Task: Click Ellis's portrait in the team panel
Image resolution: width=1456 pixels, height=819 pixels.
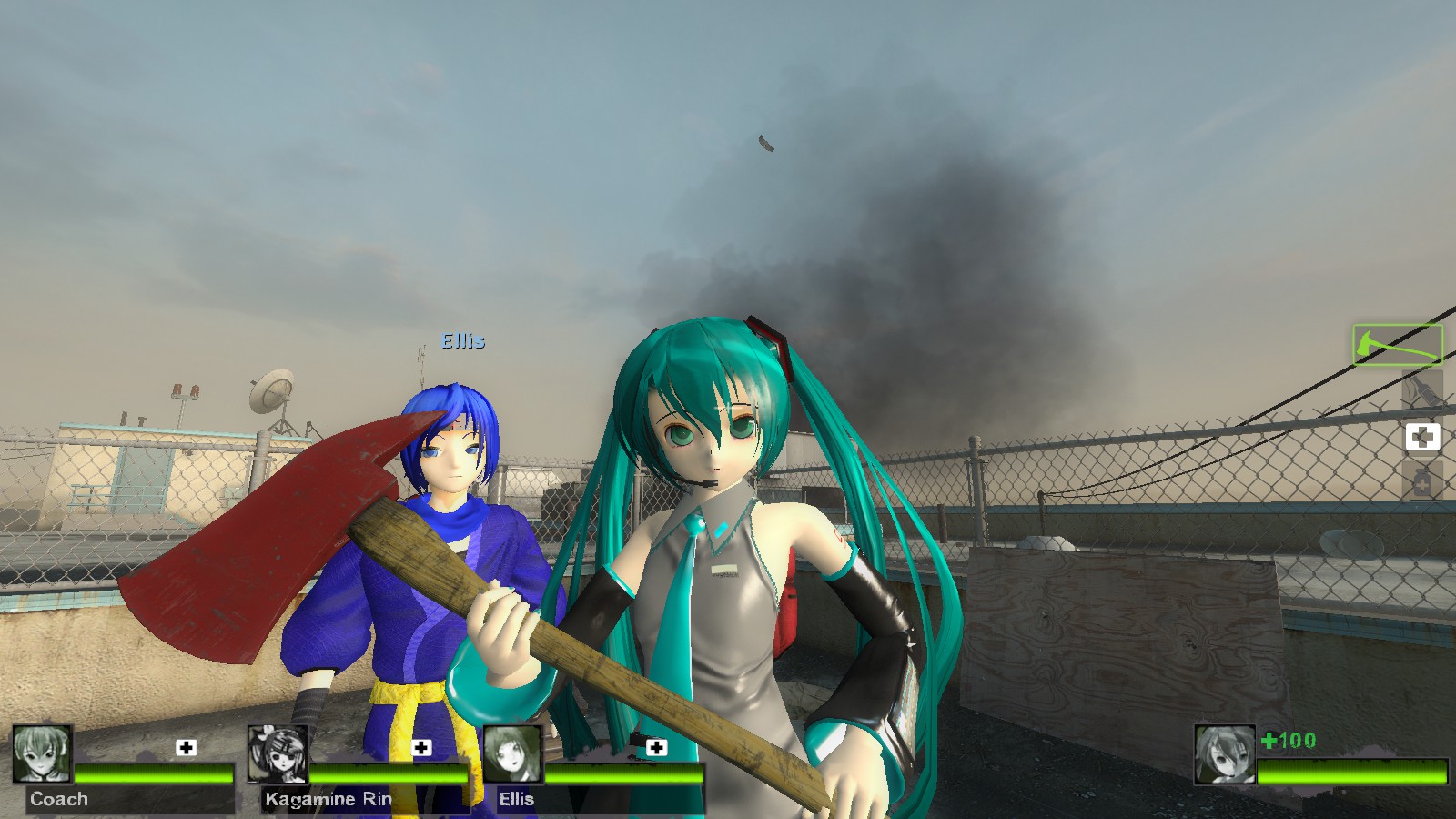Action: (x=512, y=754)
